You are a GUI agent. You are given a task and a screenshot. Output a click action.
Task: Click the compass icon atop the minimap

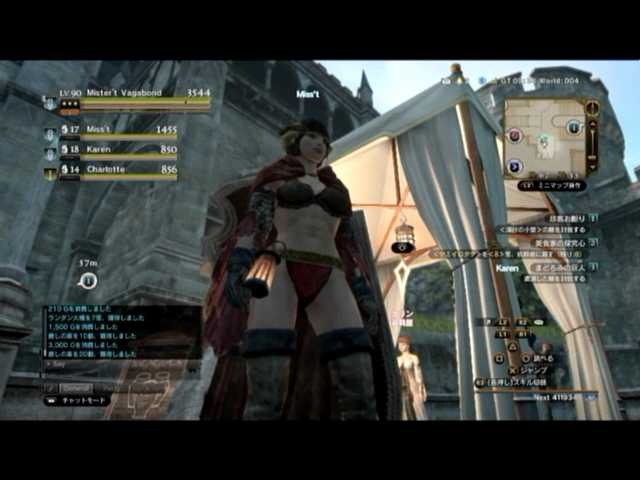592,107
